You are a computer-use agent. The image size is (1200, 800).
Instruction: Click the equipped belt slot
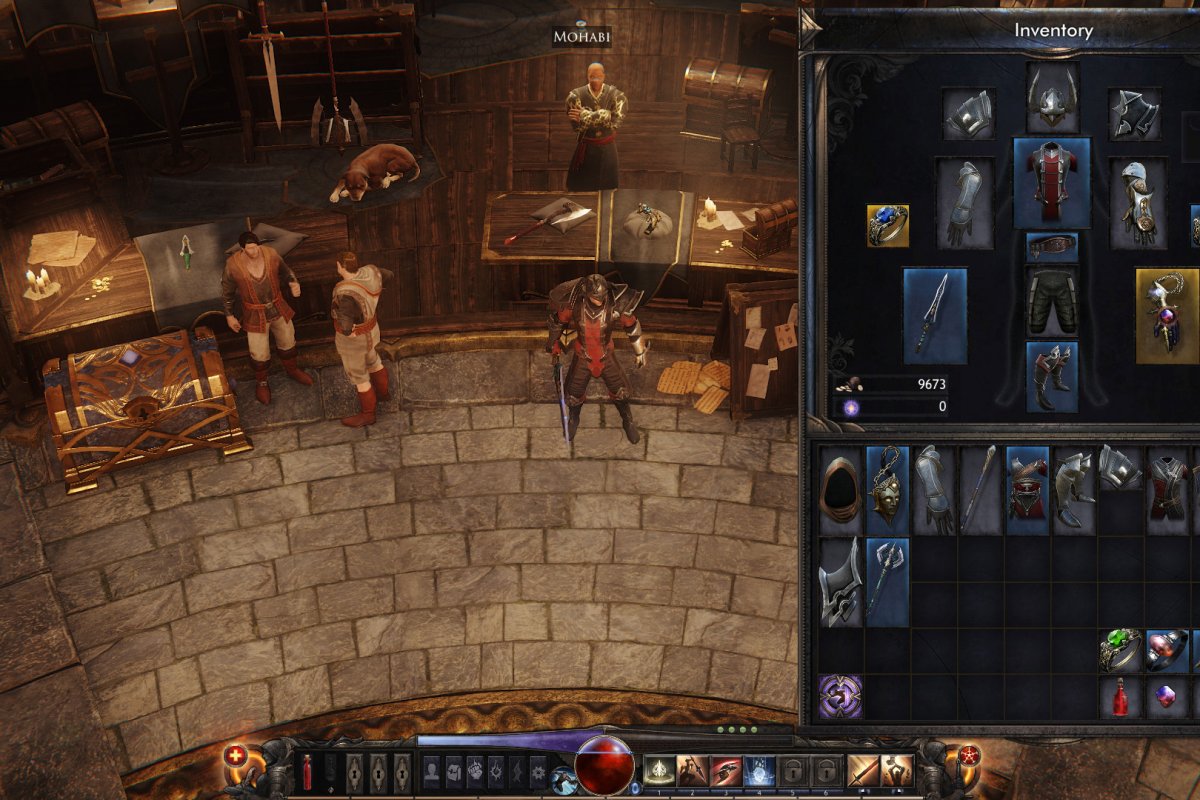1052,247
